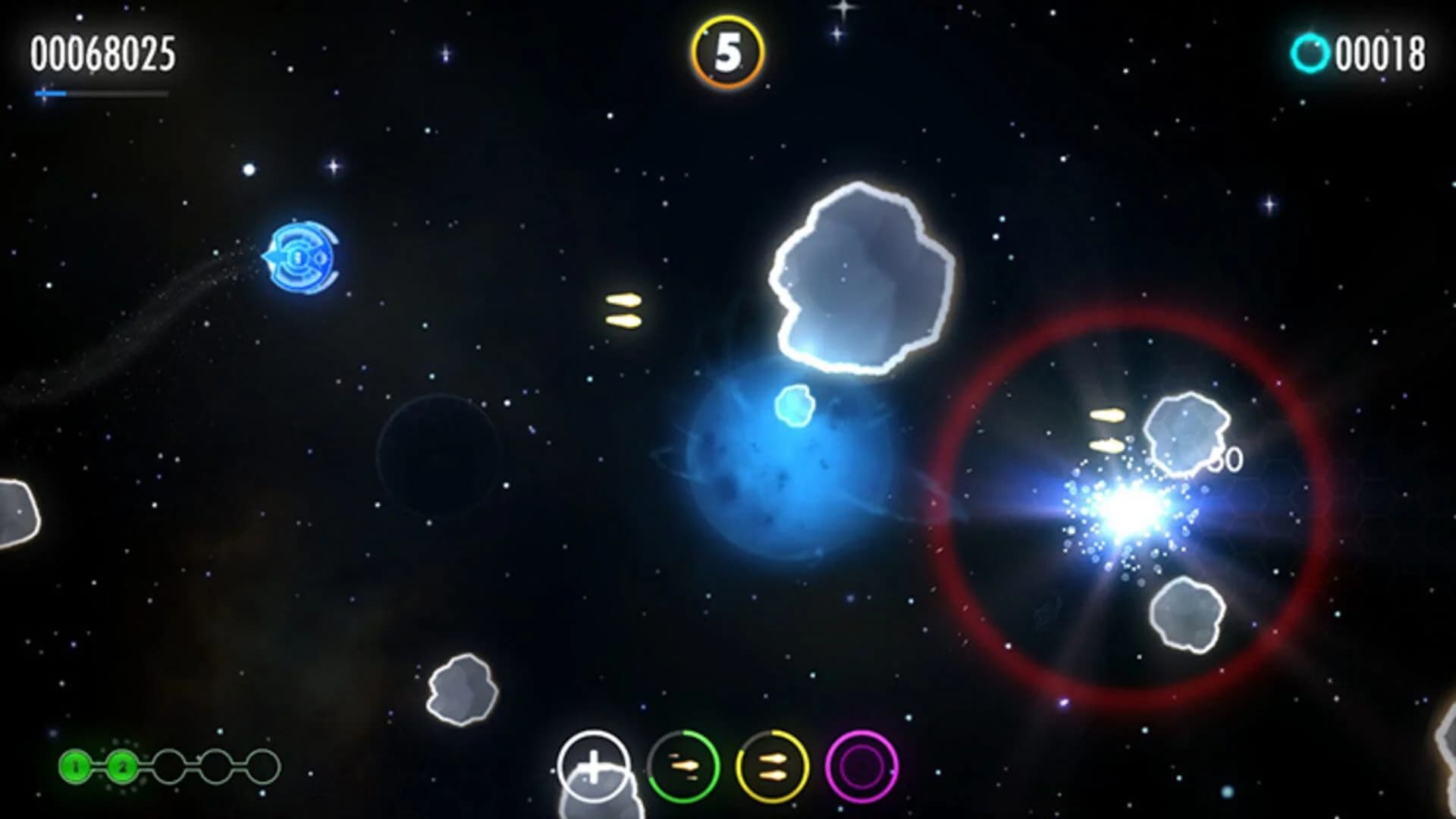Toggle the lit green node labeled 2
This screenshot has height=819, width=1456.
click(122, 767)
